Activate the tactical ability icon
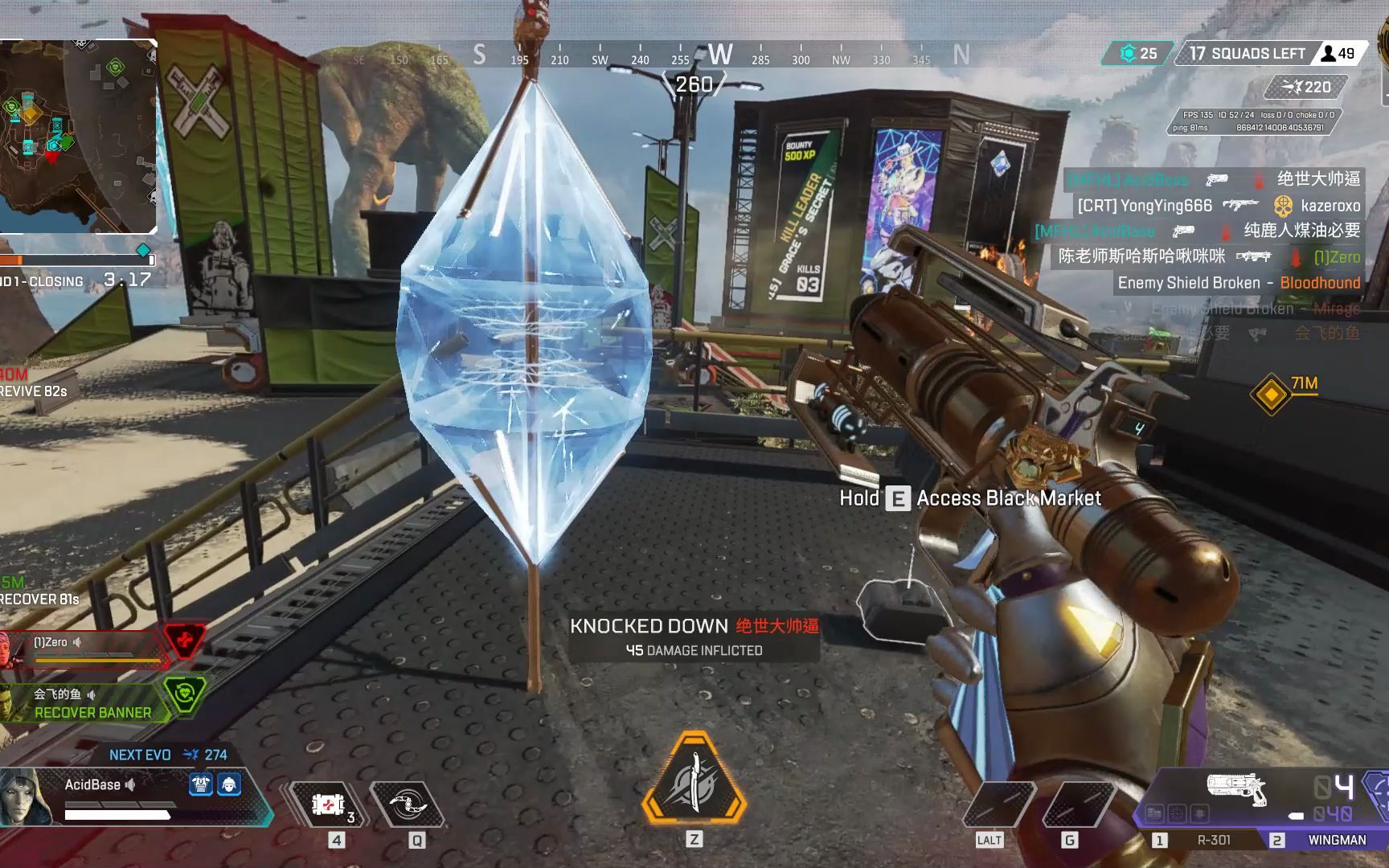This screenshot has width=1389, height=868. (407, 805)
